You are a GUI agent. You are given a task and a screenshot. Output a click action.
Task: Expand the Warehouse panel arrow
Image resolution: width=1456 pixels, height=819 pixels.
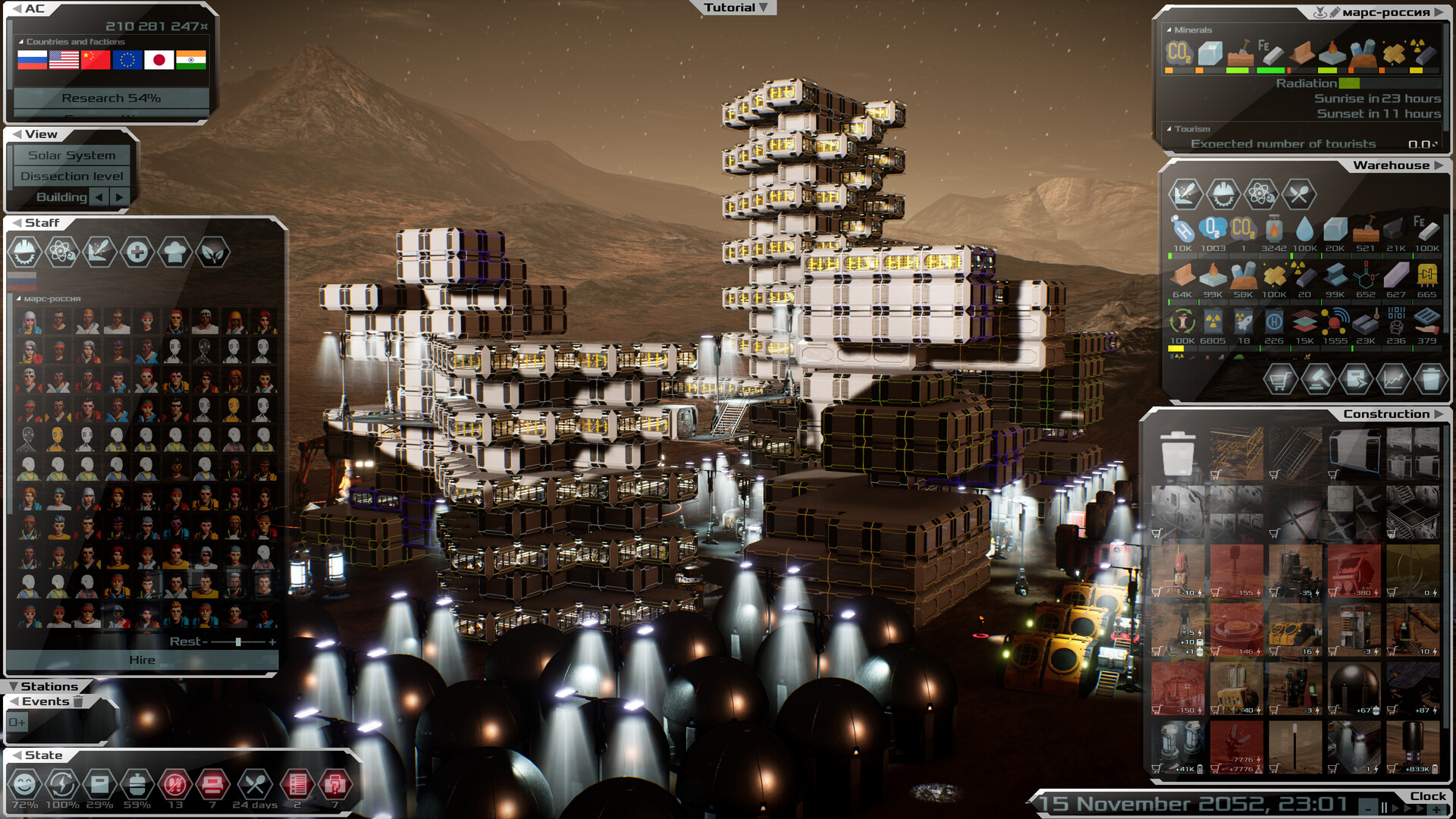coord(1440,165)
